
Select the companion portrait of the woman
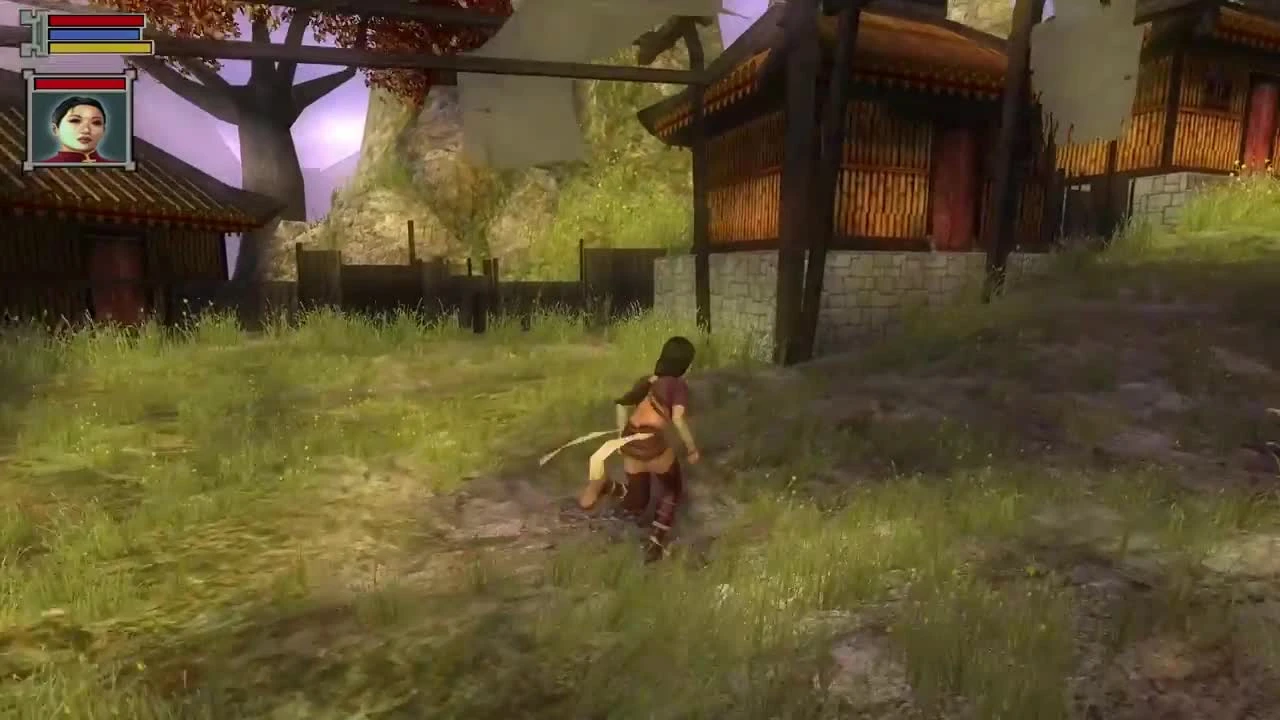pos(80,125)
